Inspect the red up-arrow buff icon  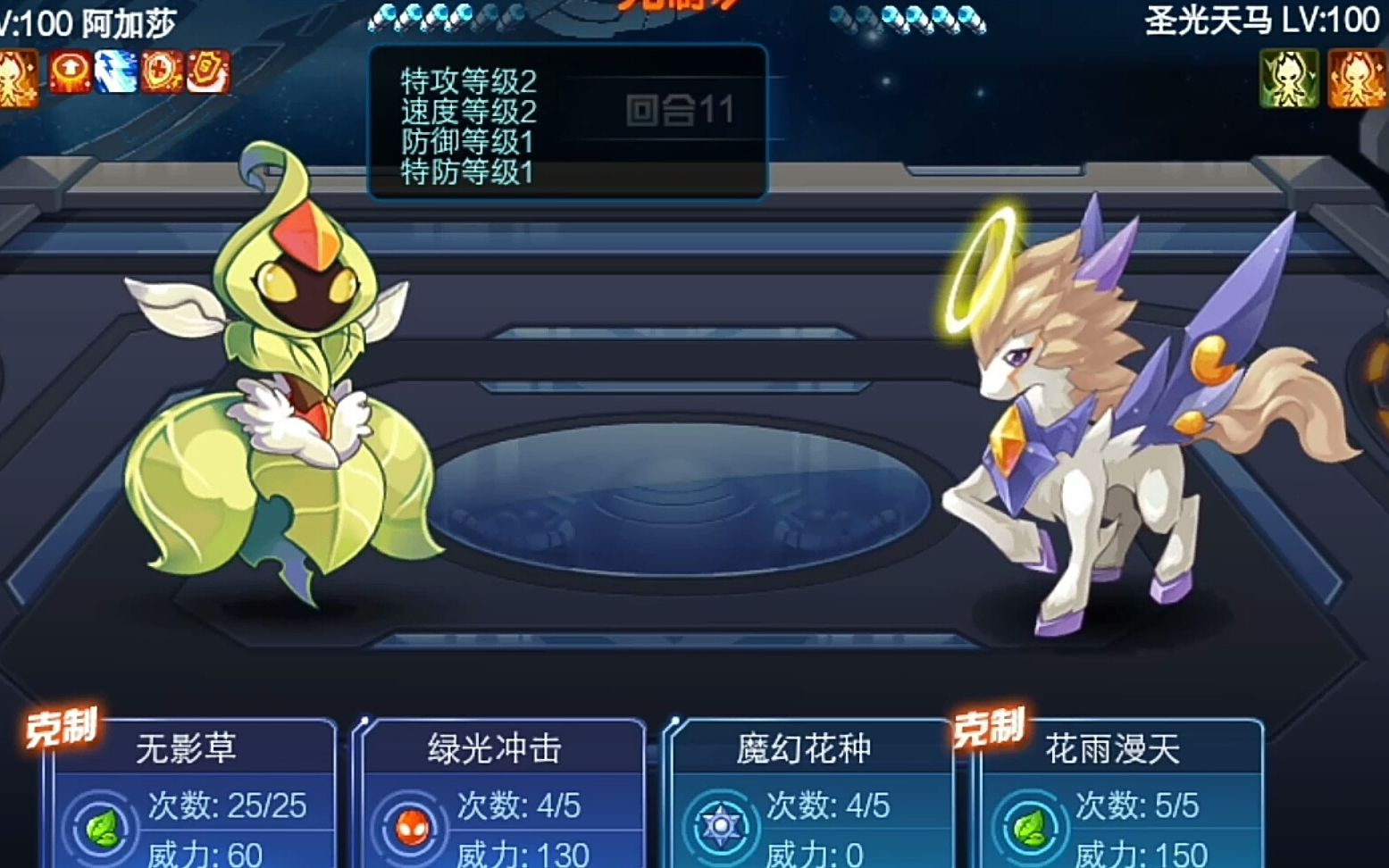click(x=70, y=72)
